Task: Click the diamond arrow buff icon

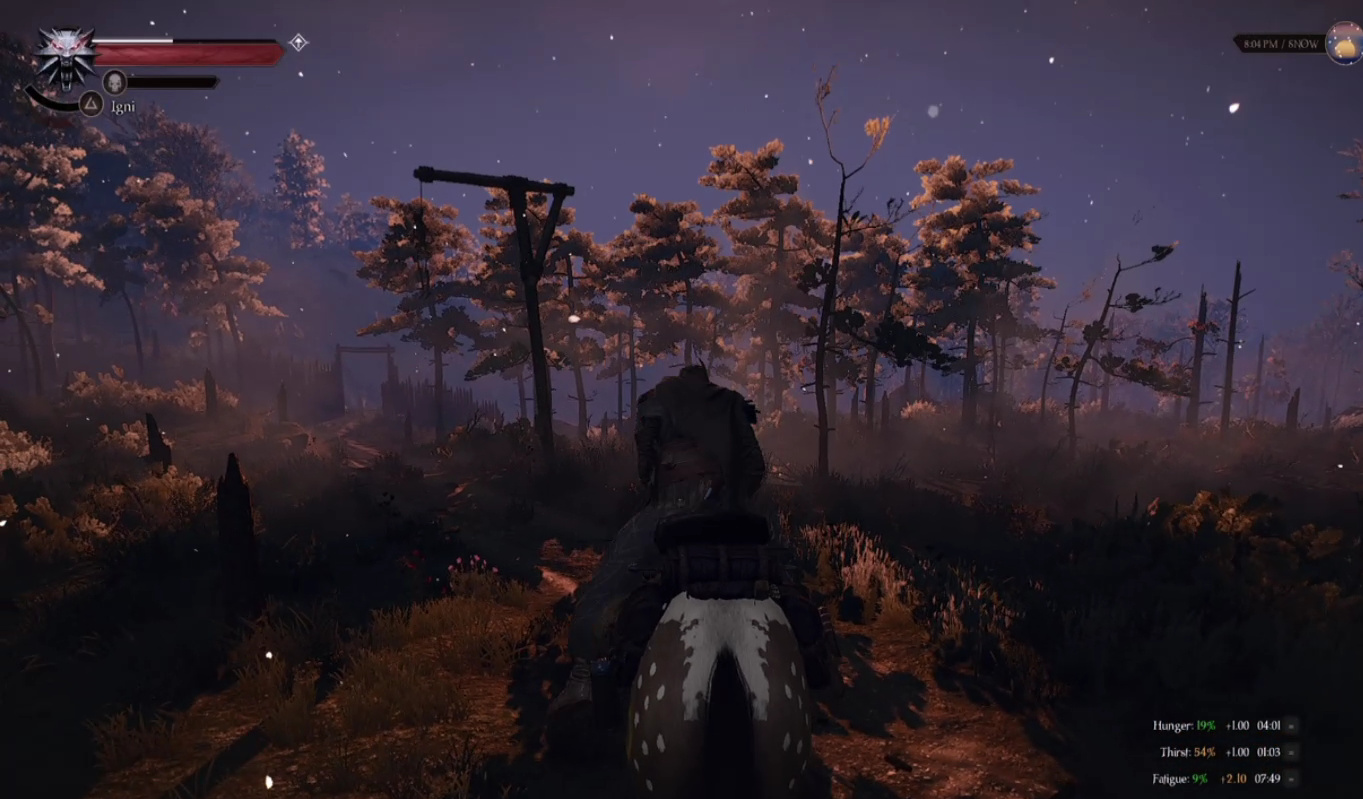Action: [x=298, y=42]
